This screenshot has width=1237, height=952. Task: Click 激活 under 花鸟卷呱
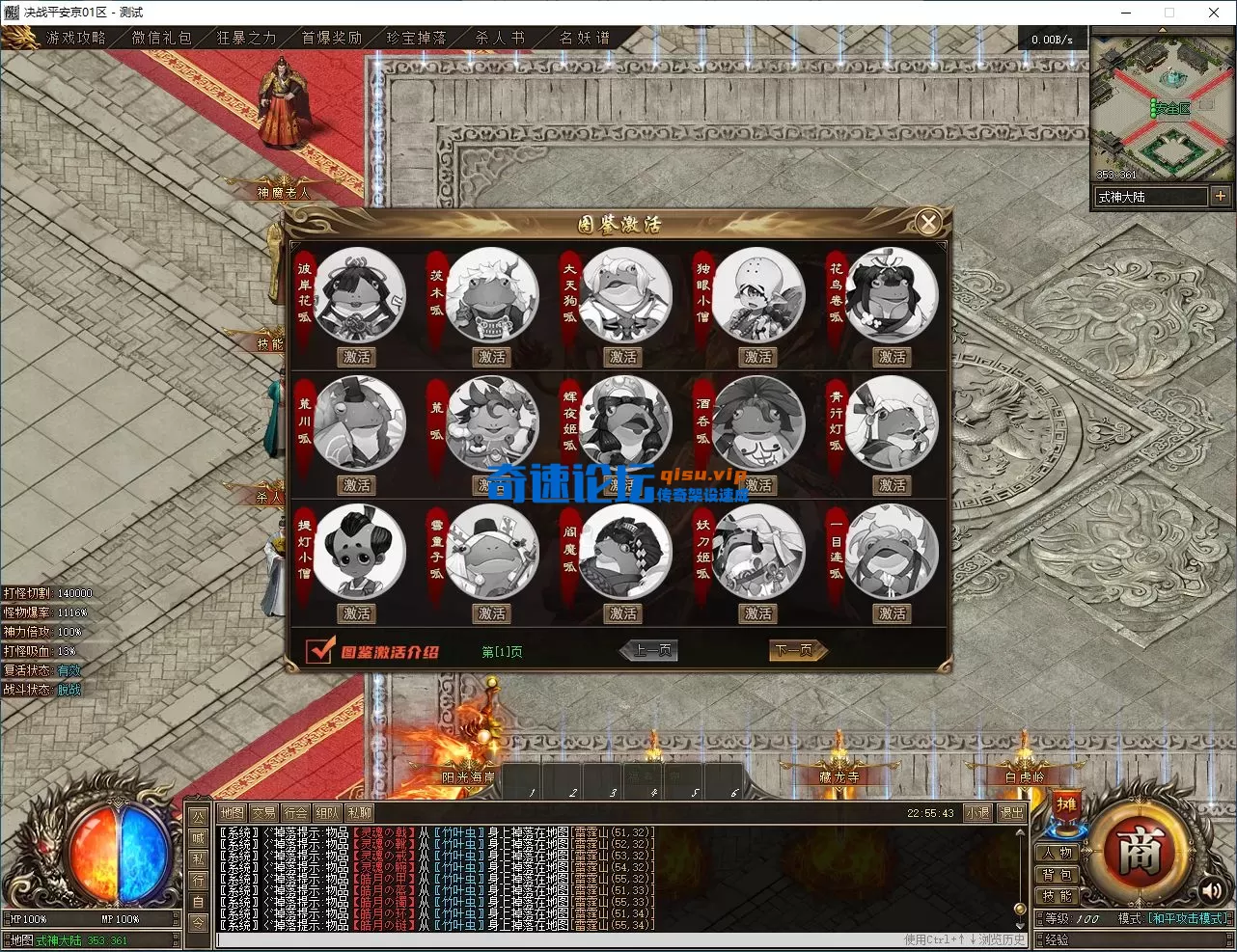click(892, 357)
